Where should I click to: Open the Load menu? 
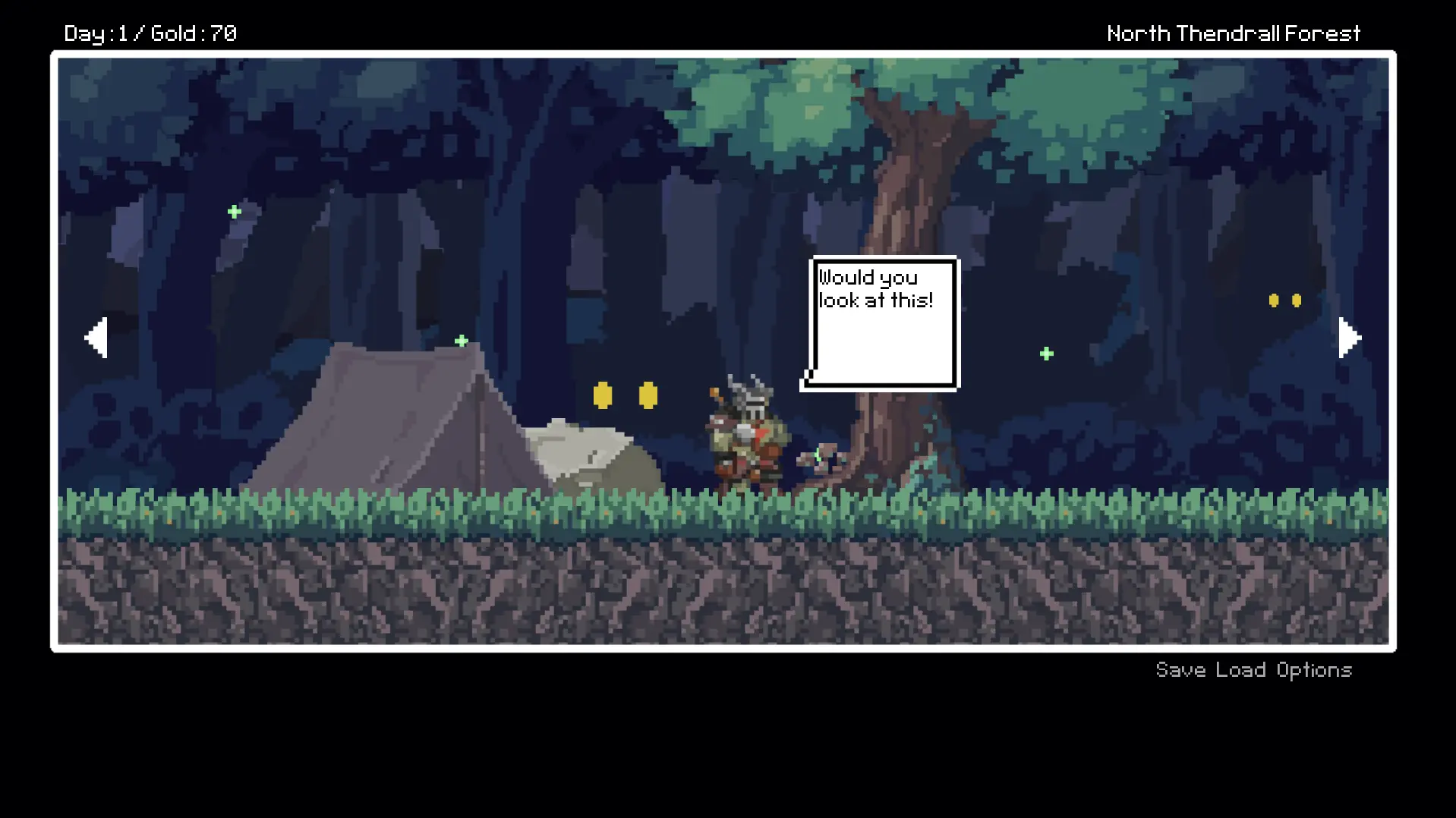tap(1240, 670)
